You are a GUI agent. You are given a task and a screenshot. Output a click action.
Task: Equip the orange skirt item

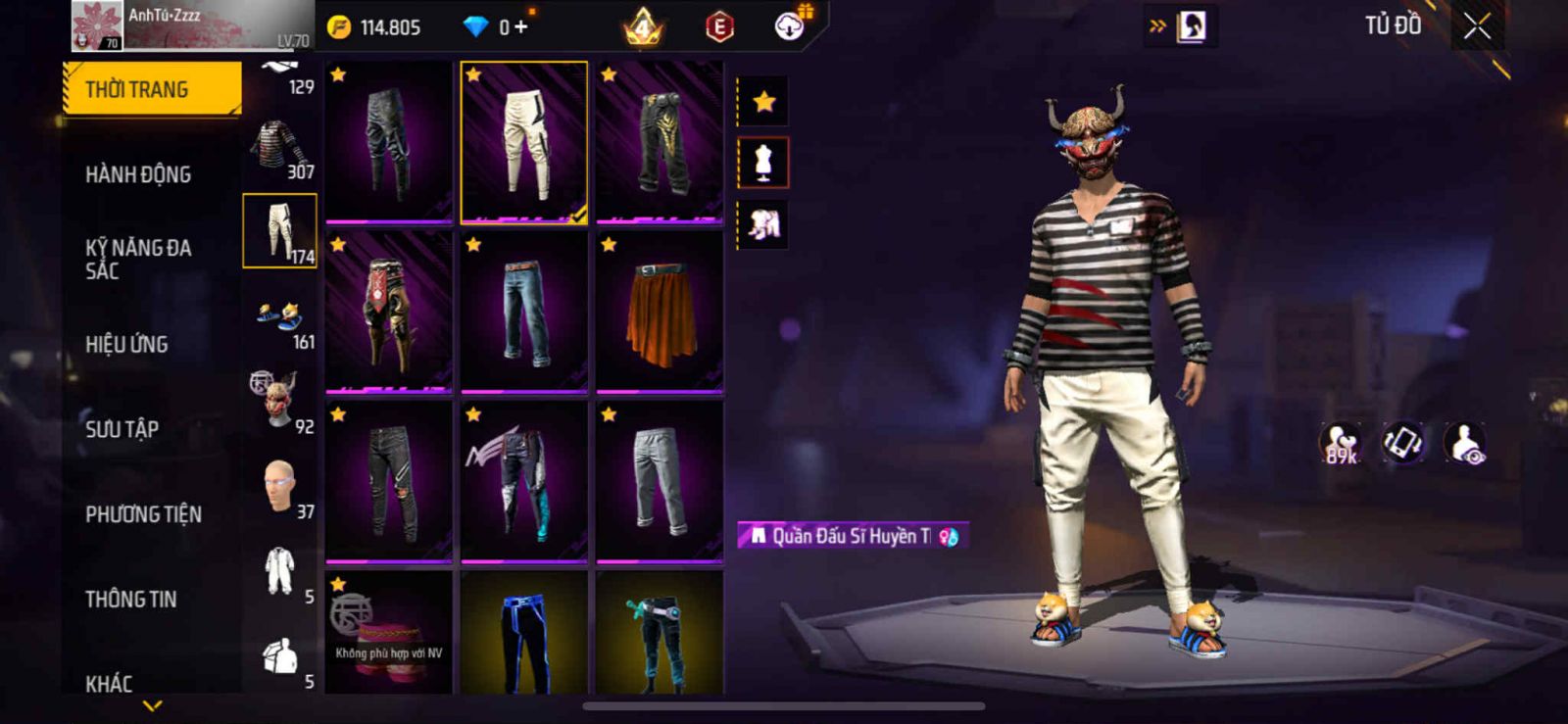660,314
